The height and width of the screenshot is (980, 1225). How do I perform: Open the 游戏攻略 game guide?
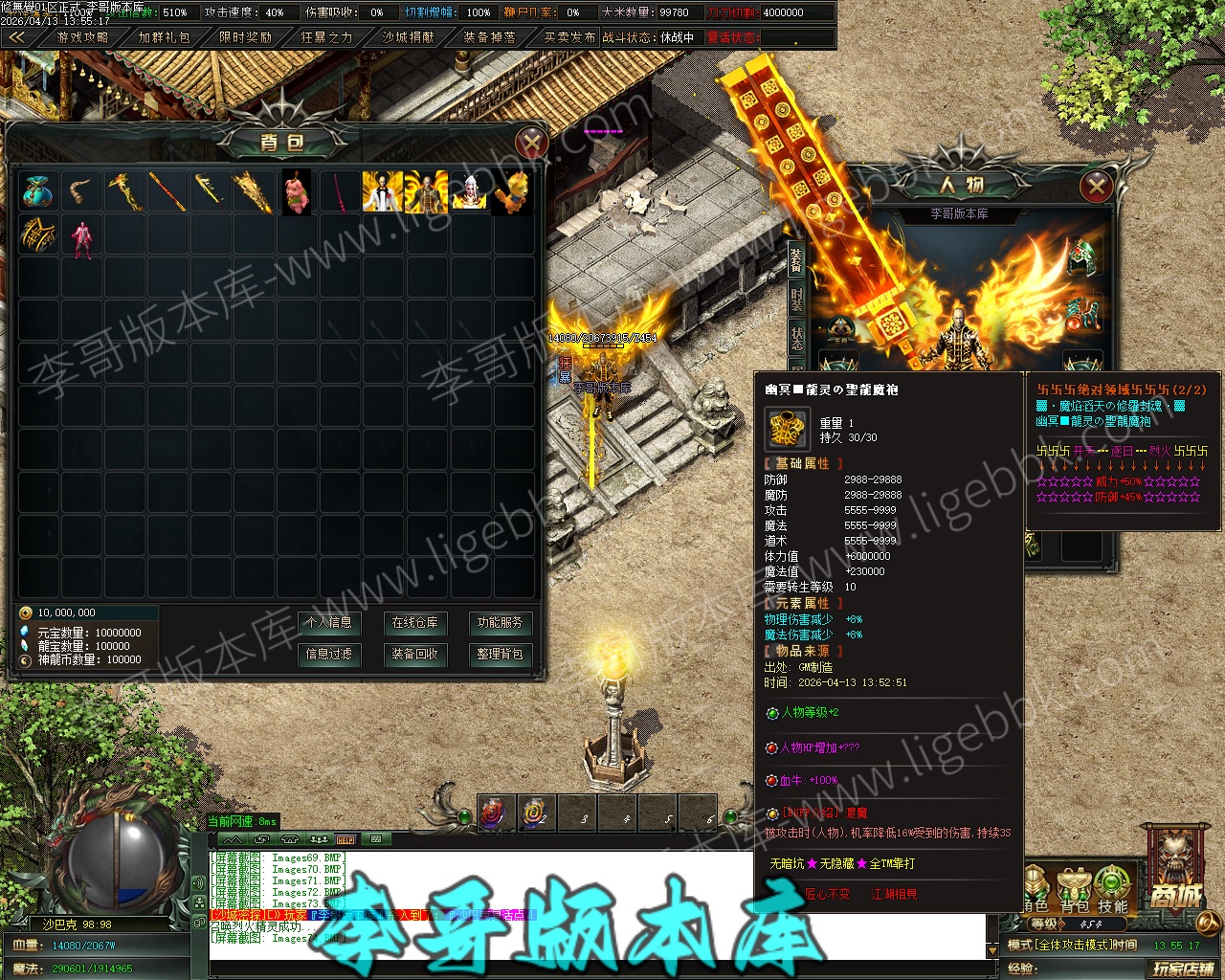point(82,37)
